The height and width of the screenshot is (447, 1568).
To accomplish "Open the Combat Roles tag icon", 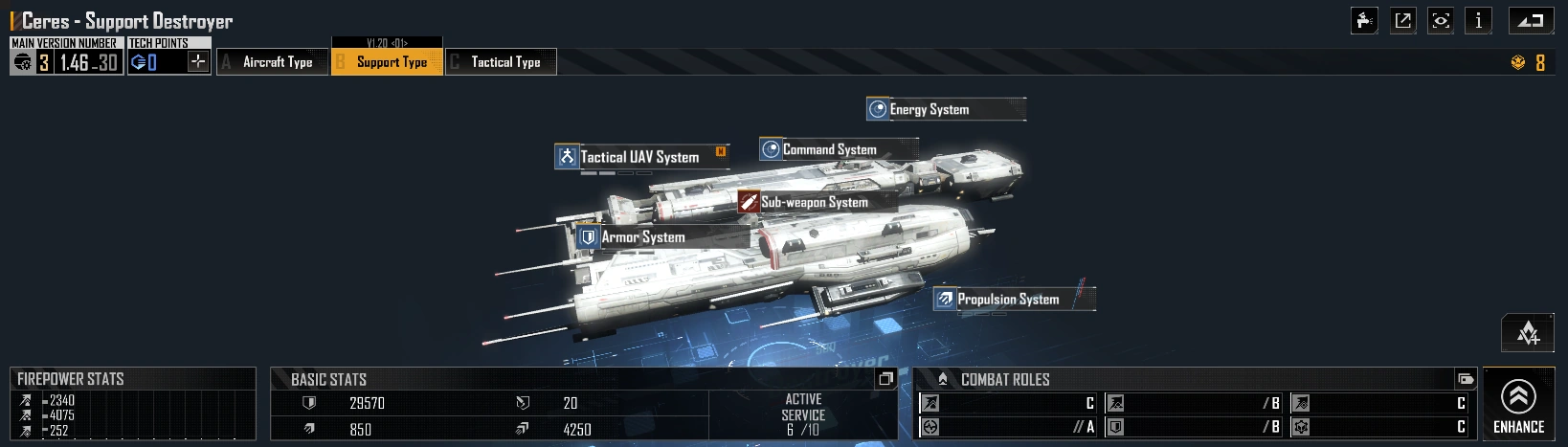I will click(x=1465, y=379).
